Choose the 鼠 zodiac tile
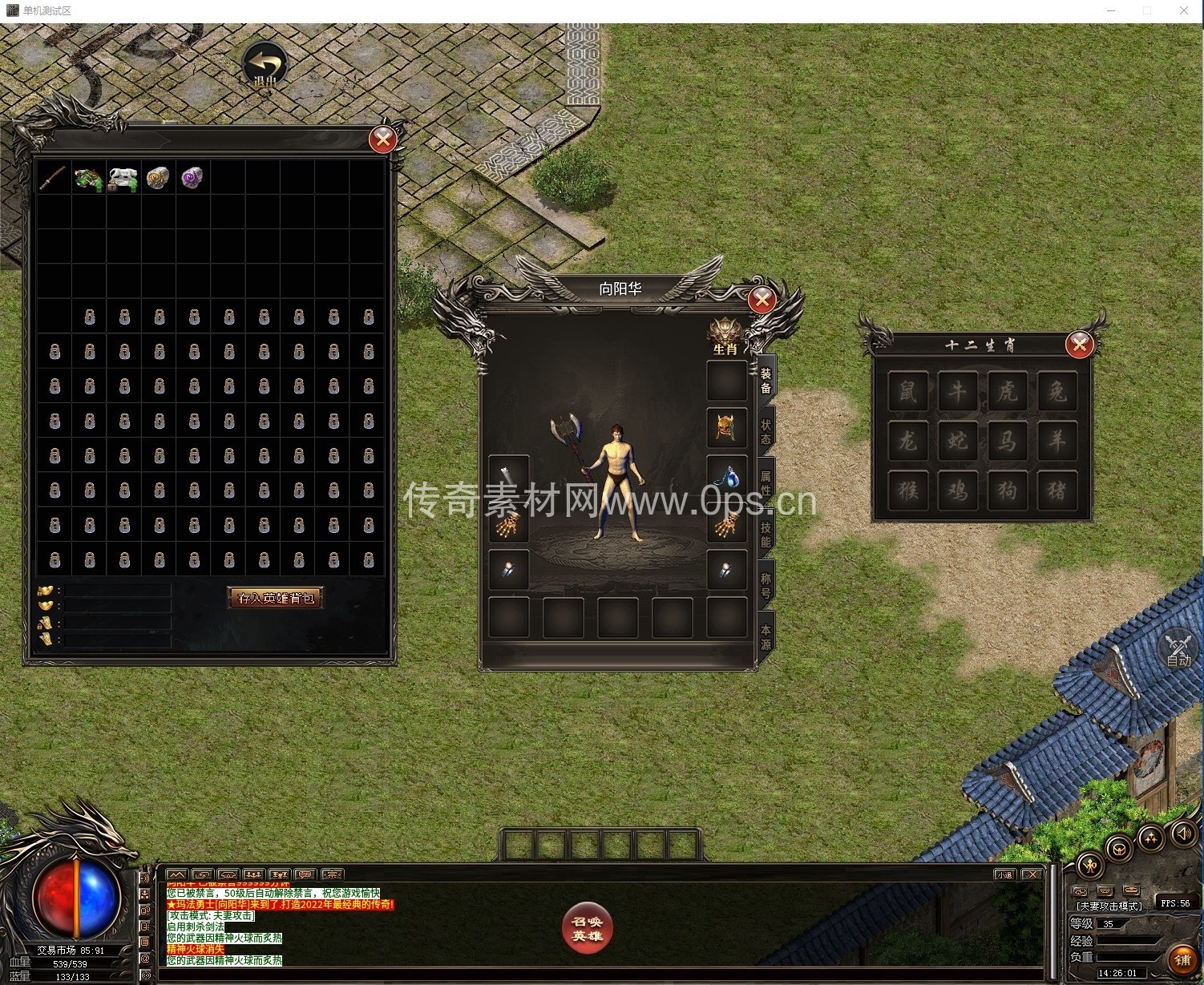This screenshot has height=985, width=1204. point(907,391)
